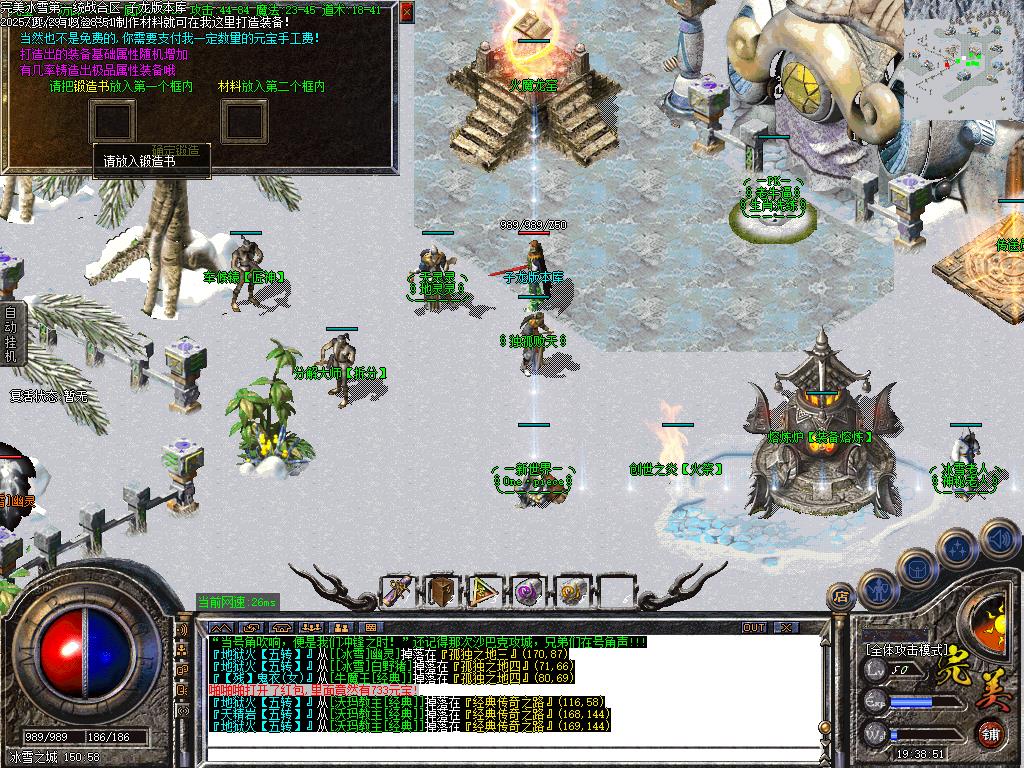Viewport: 1024px width, 768px height.
Task: Close the chat window with X
Action: [786, 628]
